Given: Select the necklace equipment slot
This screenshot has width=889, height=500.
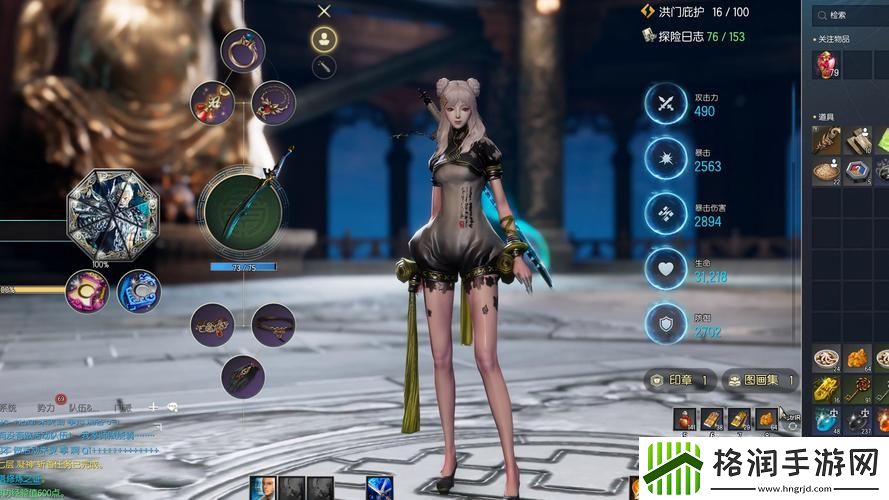Looking at the screenshot, I should [273, 102].
